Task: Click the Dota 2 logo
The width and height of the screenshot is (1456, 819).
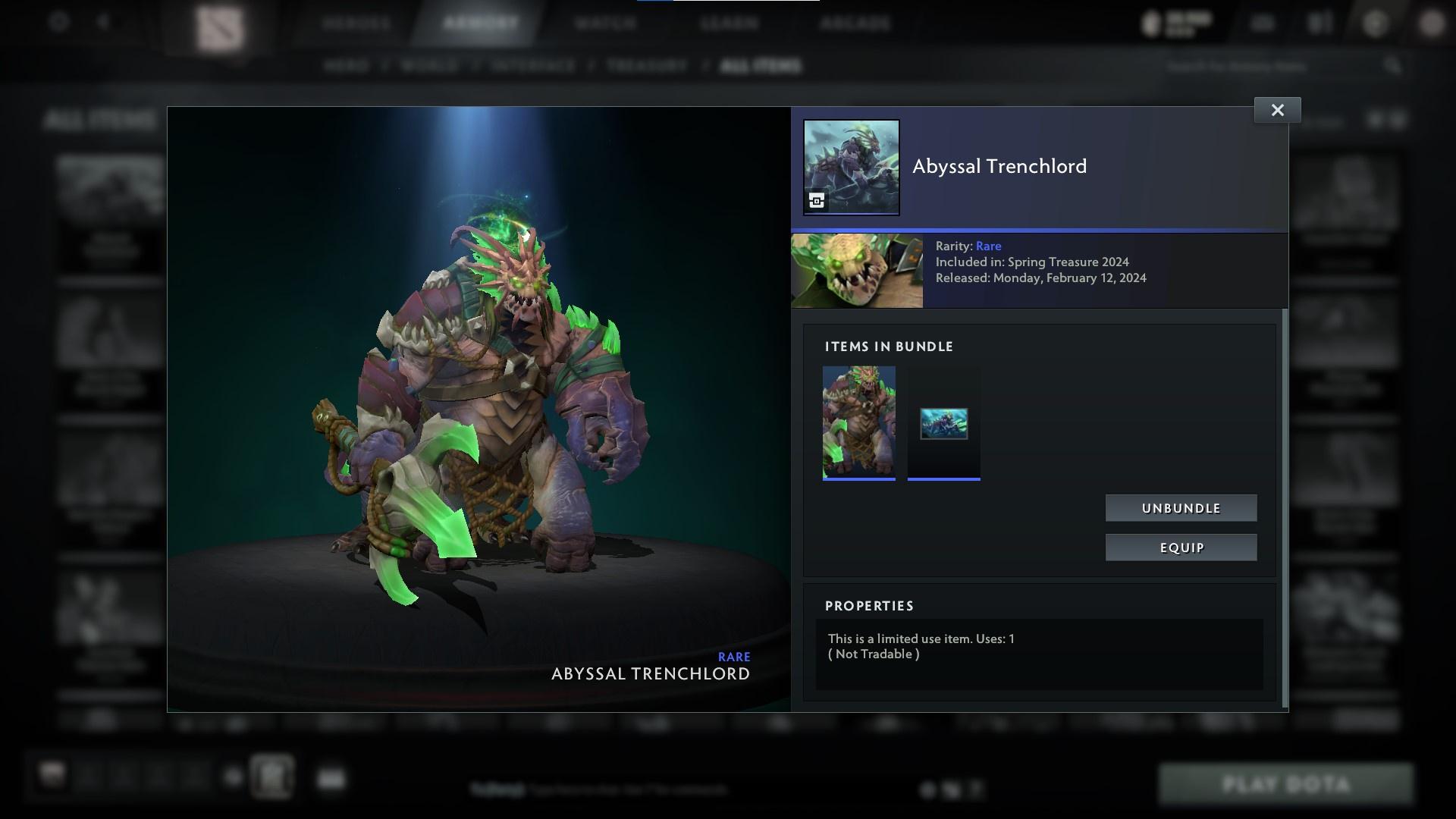Action: [220, 23]
